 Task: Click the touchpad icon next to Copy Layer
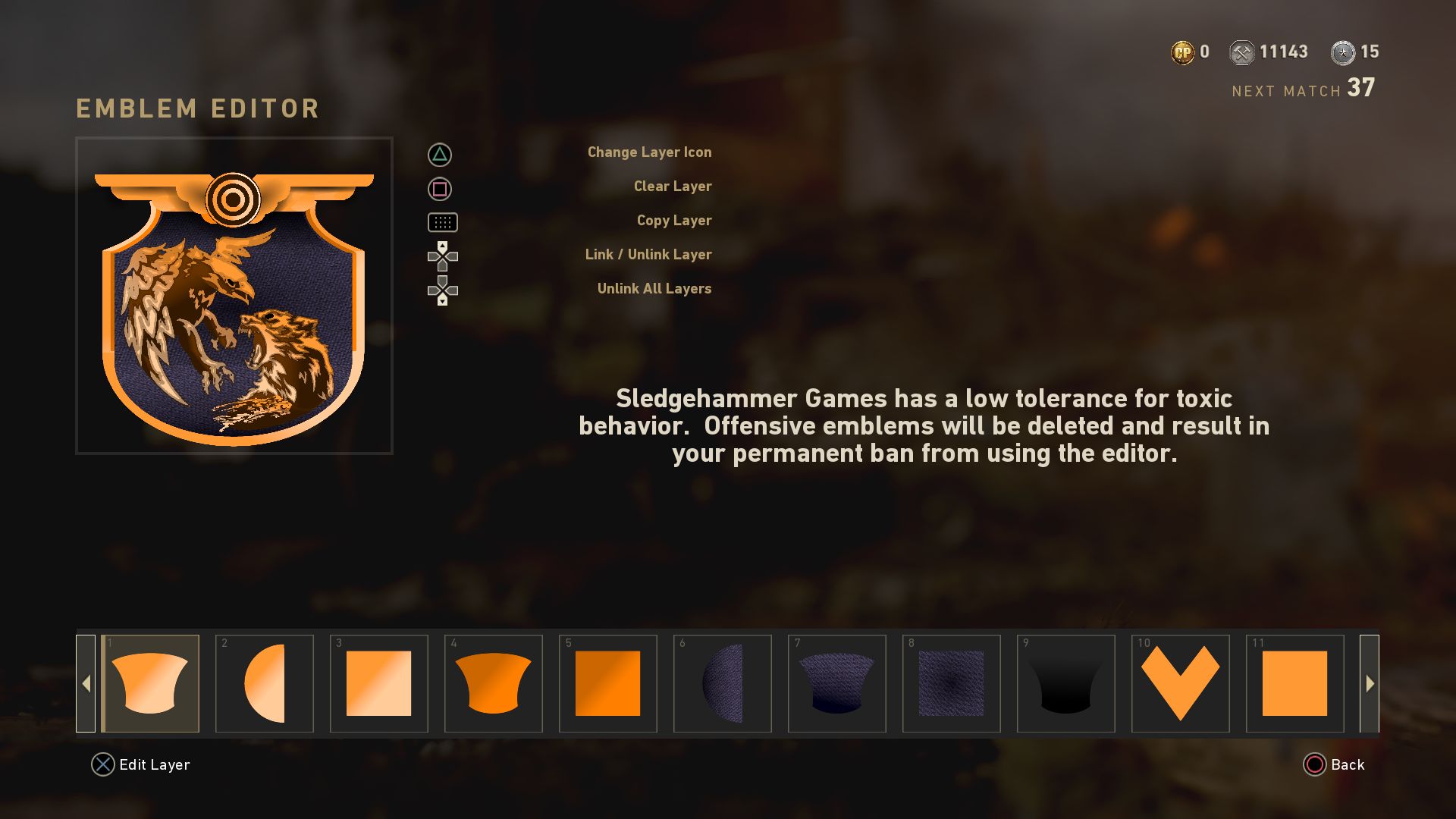tap(443, 222)
